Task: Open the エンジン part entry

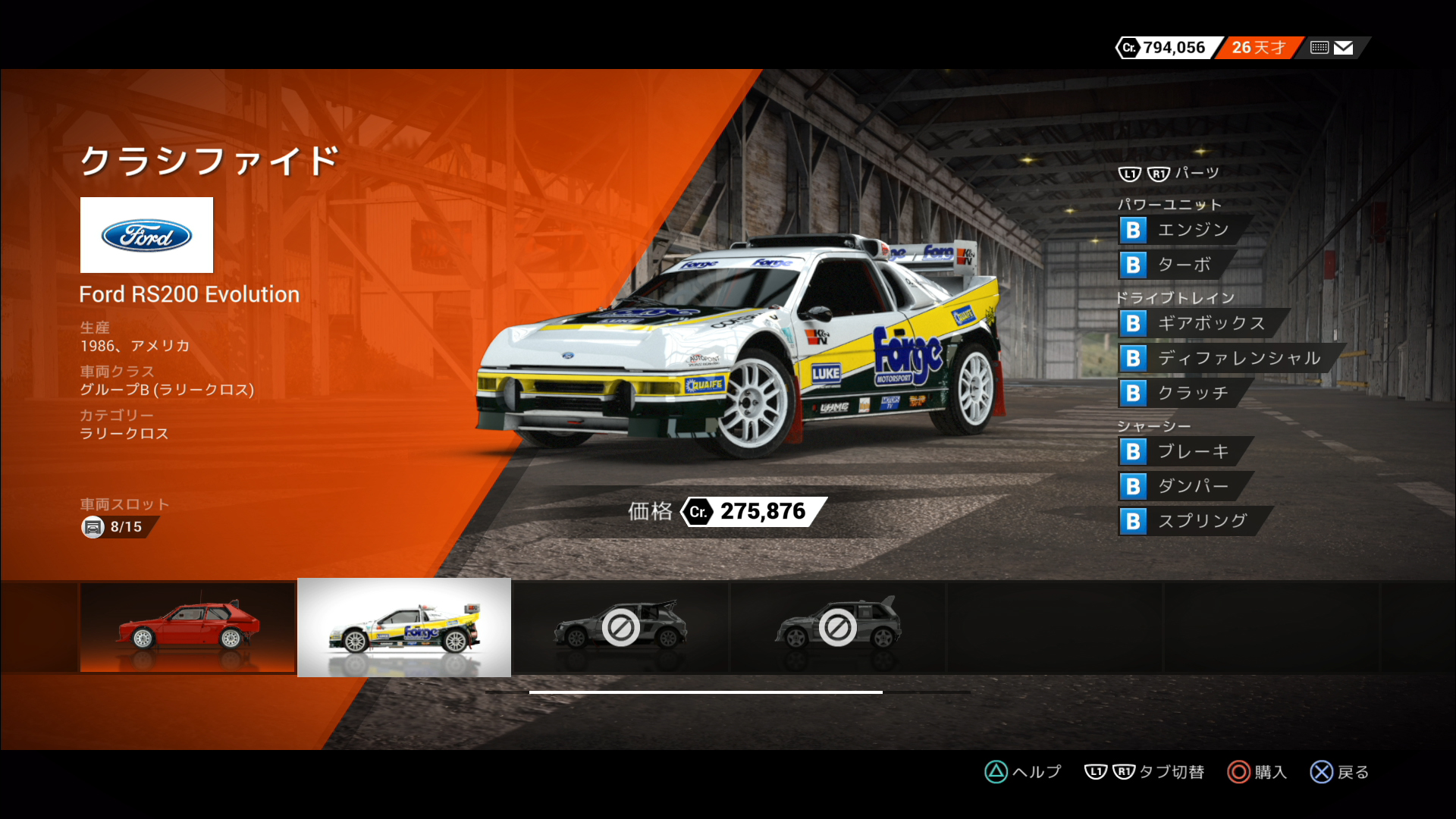Action: [1183, 230]
